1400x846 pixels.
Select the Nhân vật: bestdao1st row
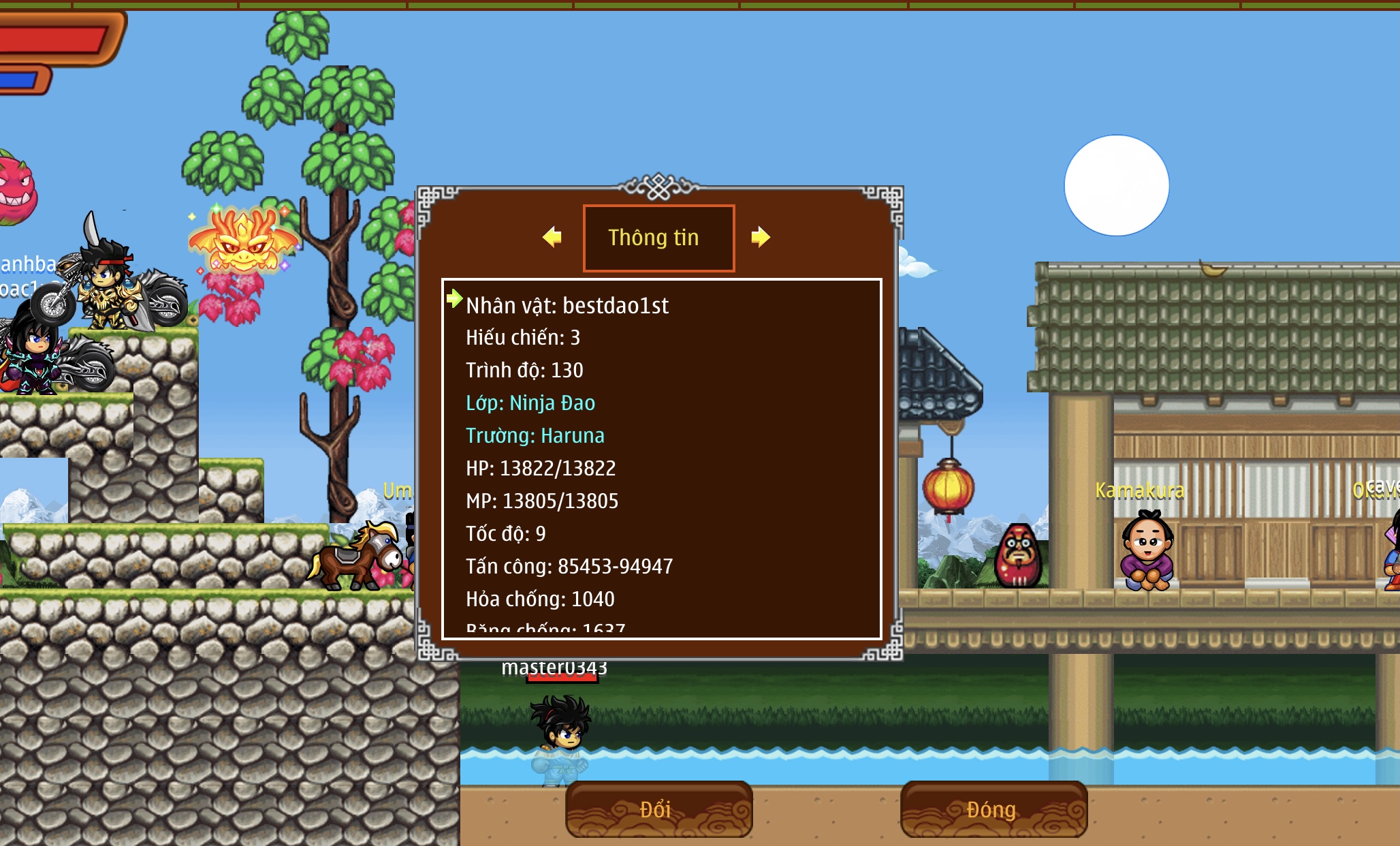click(x=567, y=306)
